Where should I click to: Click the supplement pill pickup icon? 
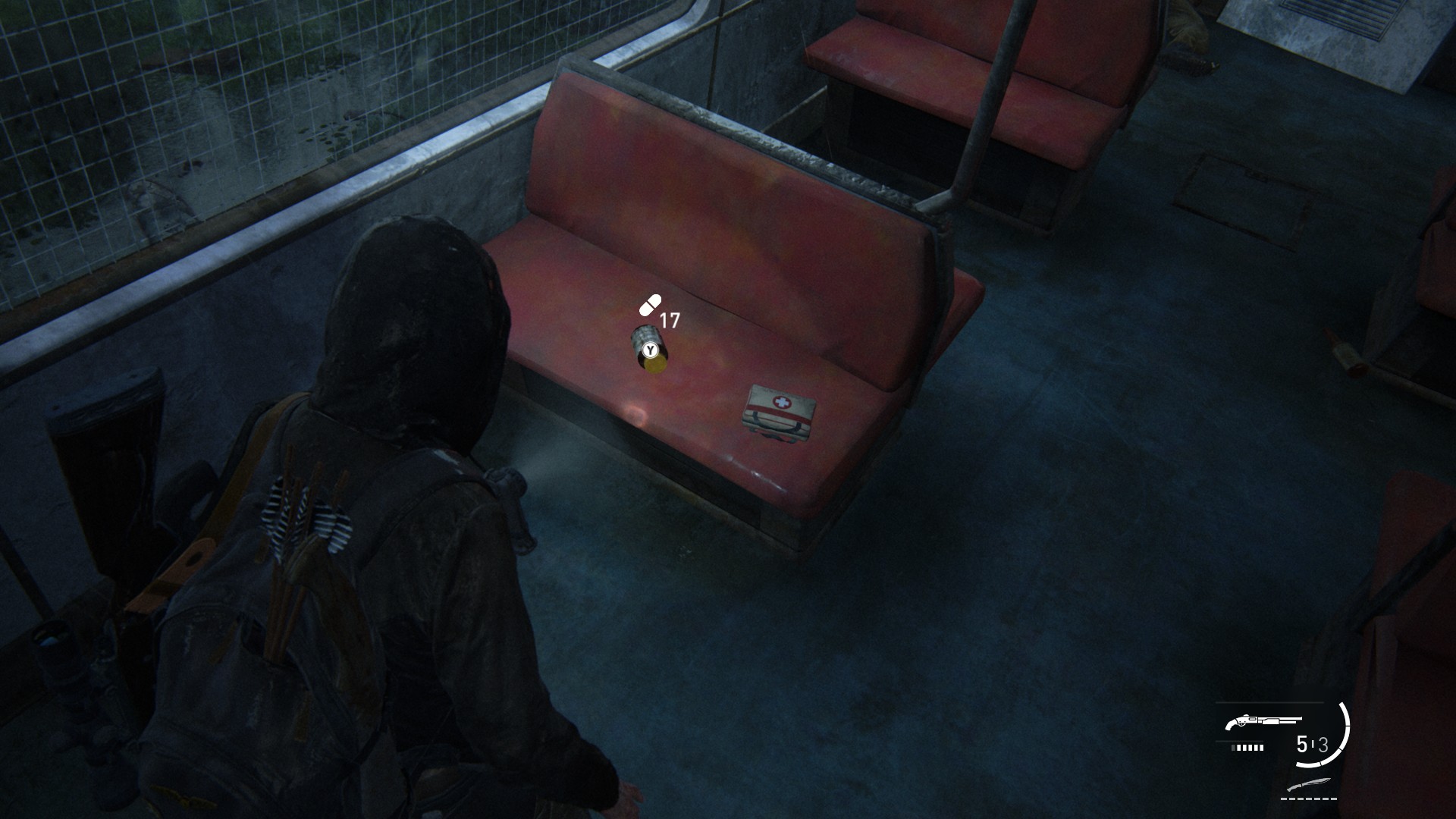click(x=650, y=305)
